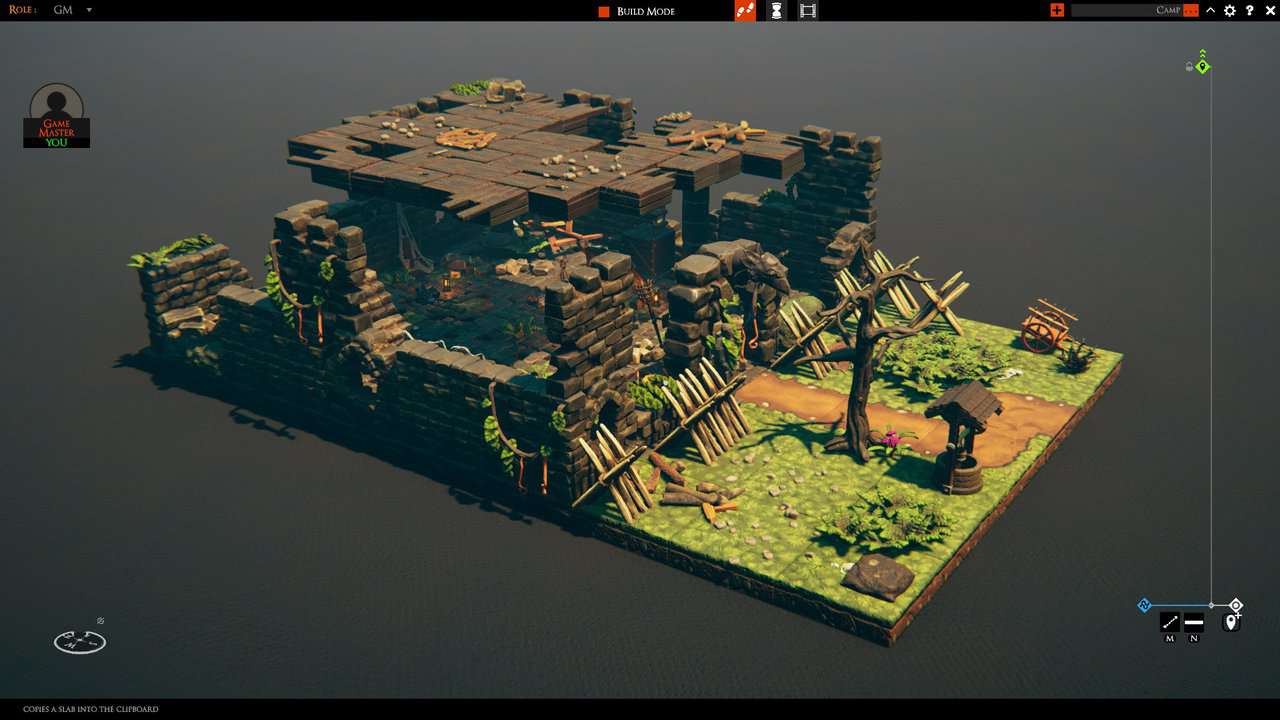
Task: Click the compass orientation widget bottom left
Action: 79,641
